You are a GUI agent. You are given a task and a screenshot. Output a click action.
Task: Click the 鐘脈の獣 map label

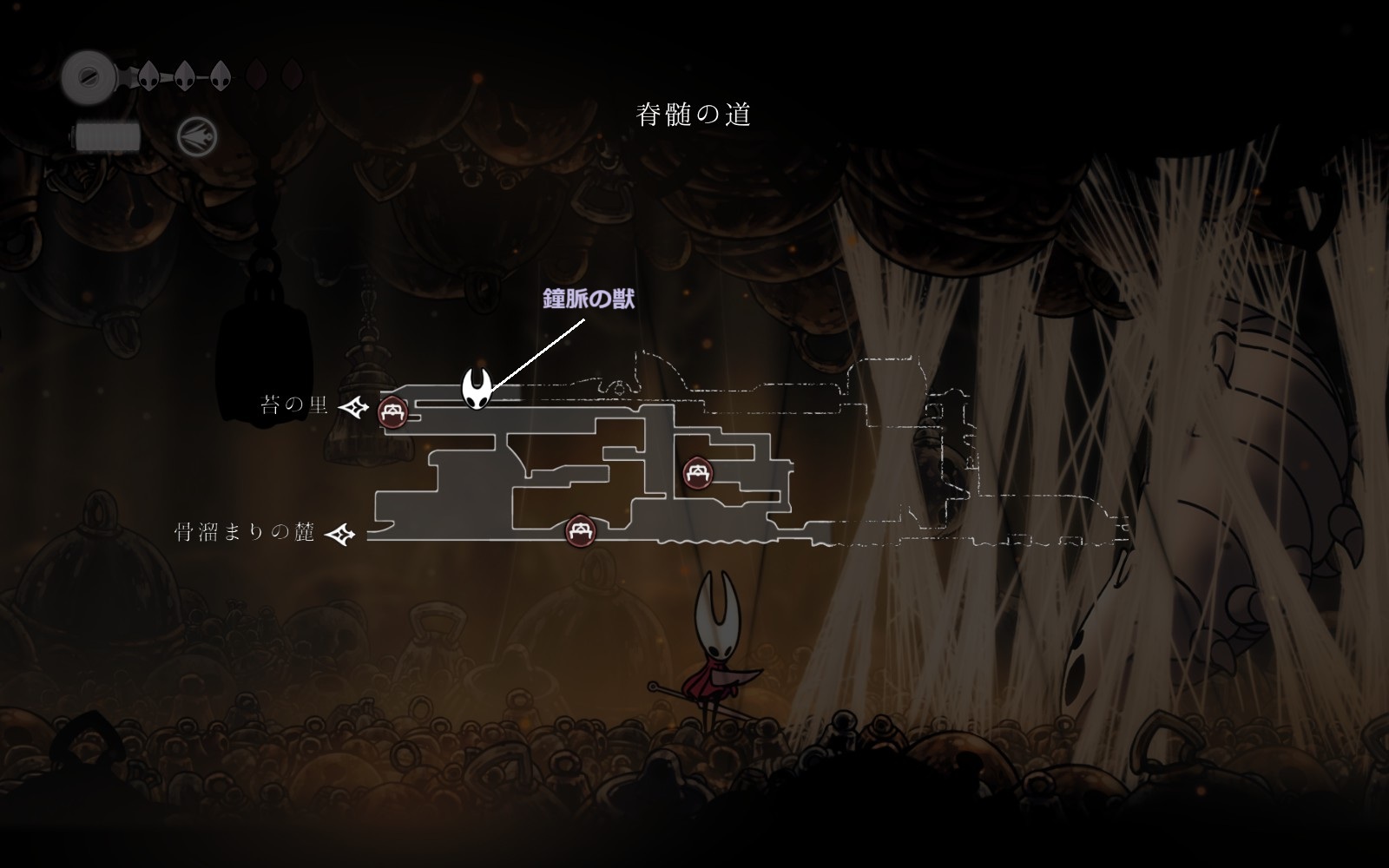point(589,299)
